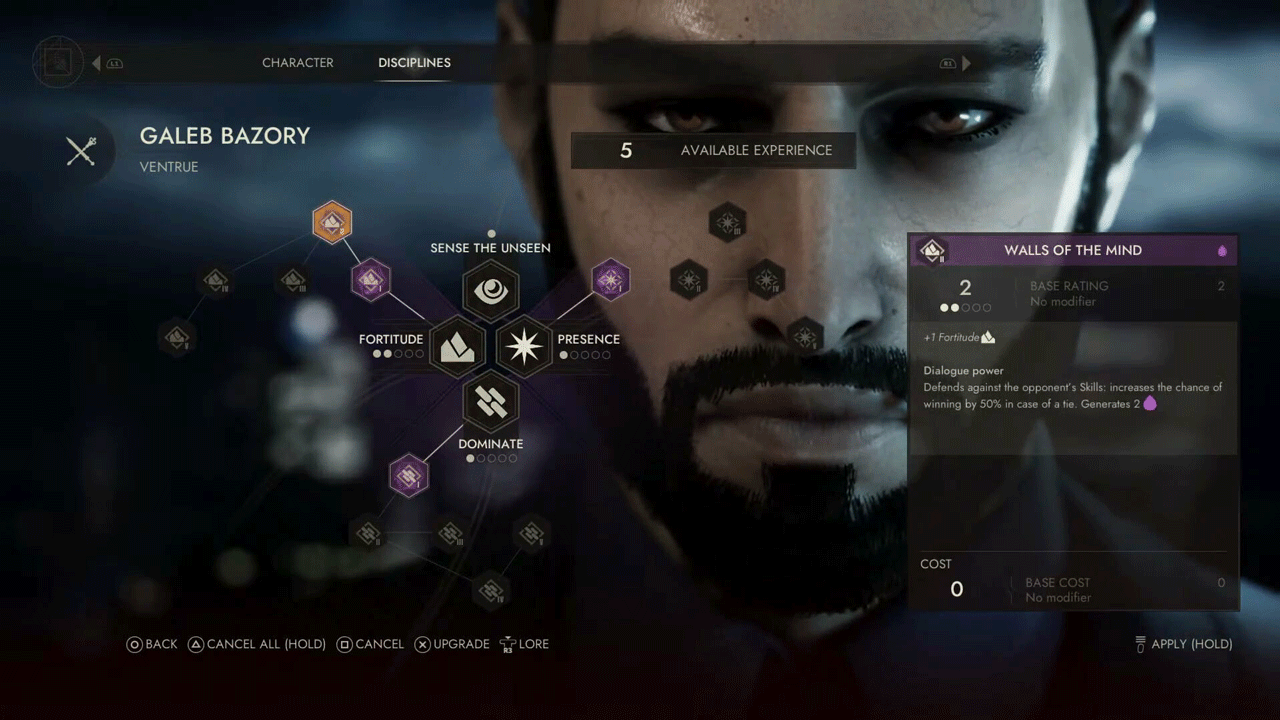Choose the Fortitude discipline hexagon
The width and height of the screenshot is (1280, 720).
coord(457,346)
